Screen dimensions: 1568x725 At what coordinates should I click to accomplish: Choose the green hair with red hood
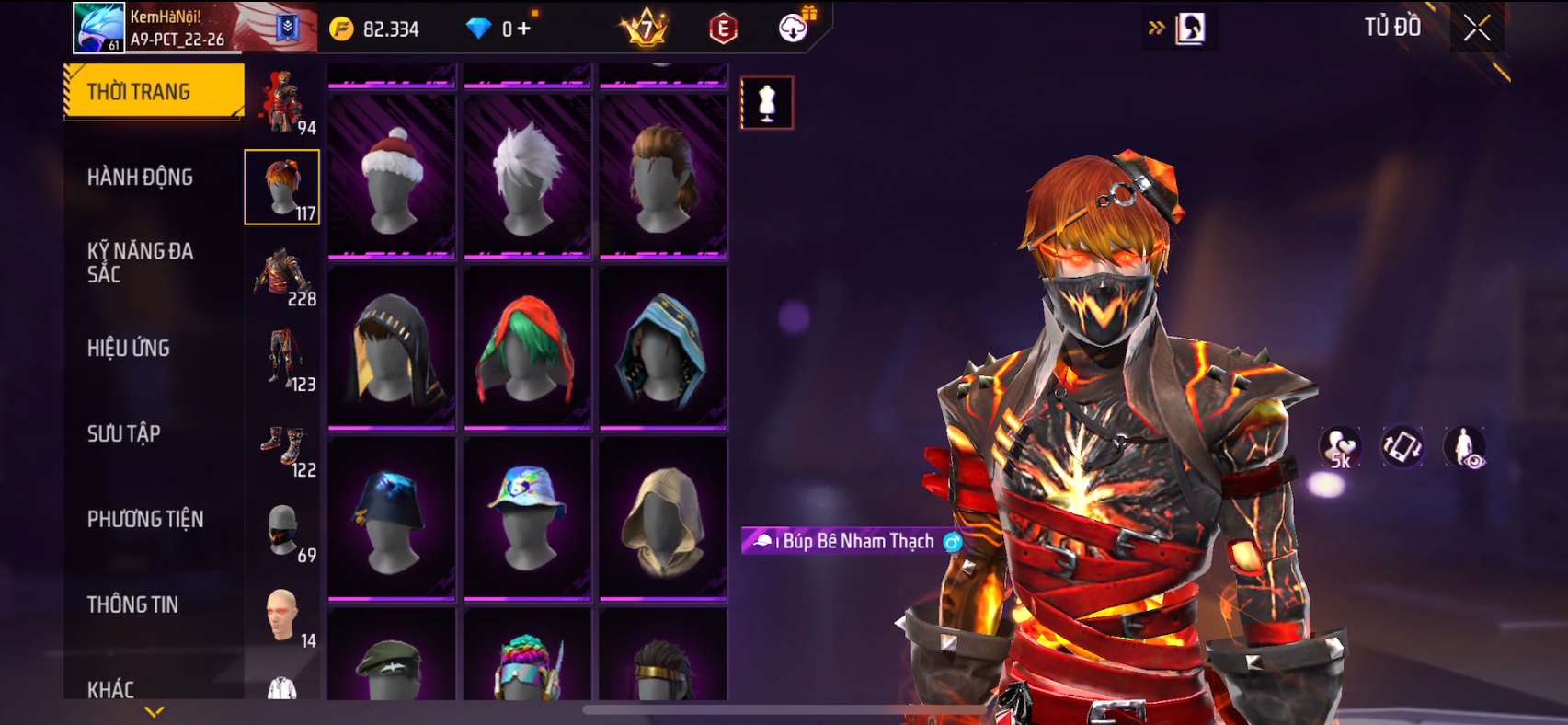coord(527,348)
